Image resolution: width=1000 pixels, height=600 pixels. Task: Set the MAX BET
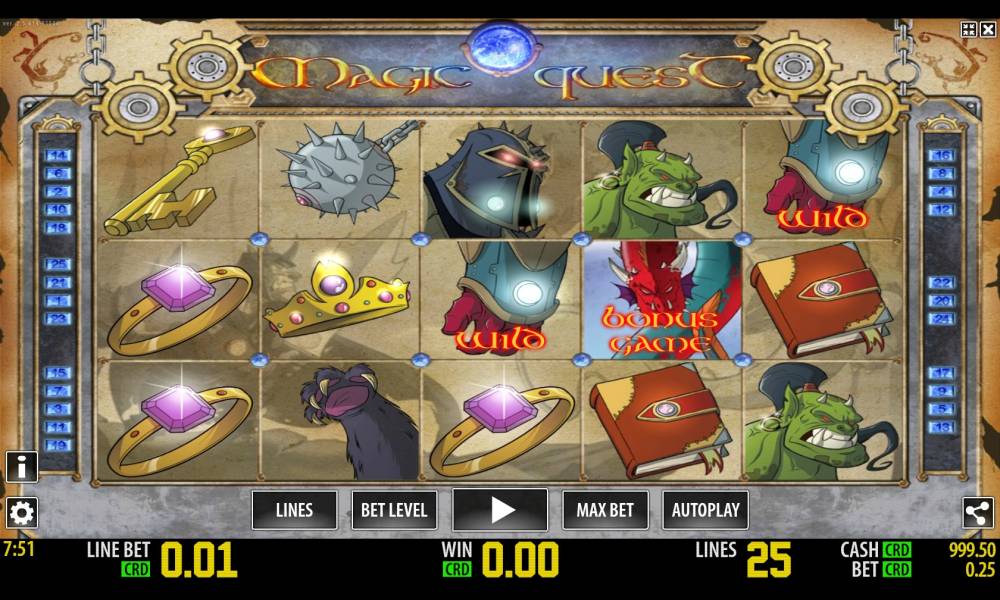click(x=605, y=510)
